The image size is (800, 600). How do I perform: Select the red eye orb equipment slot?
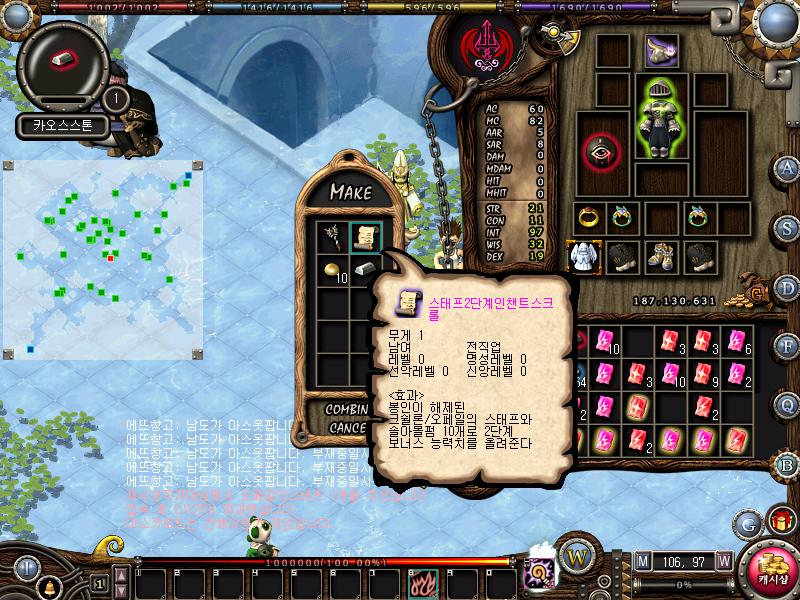(600, 150)
